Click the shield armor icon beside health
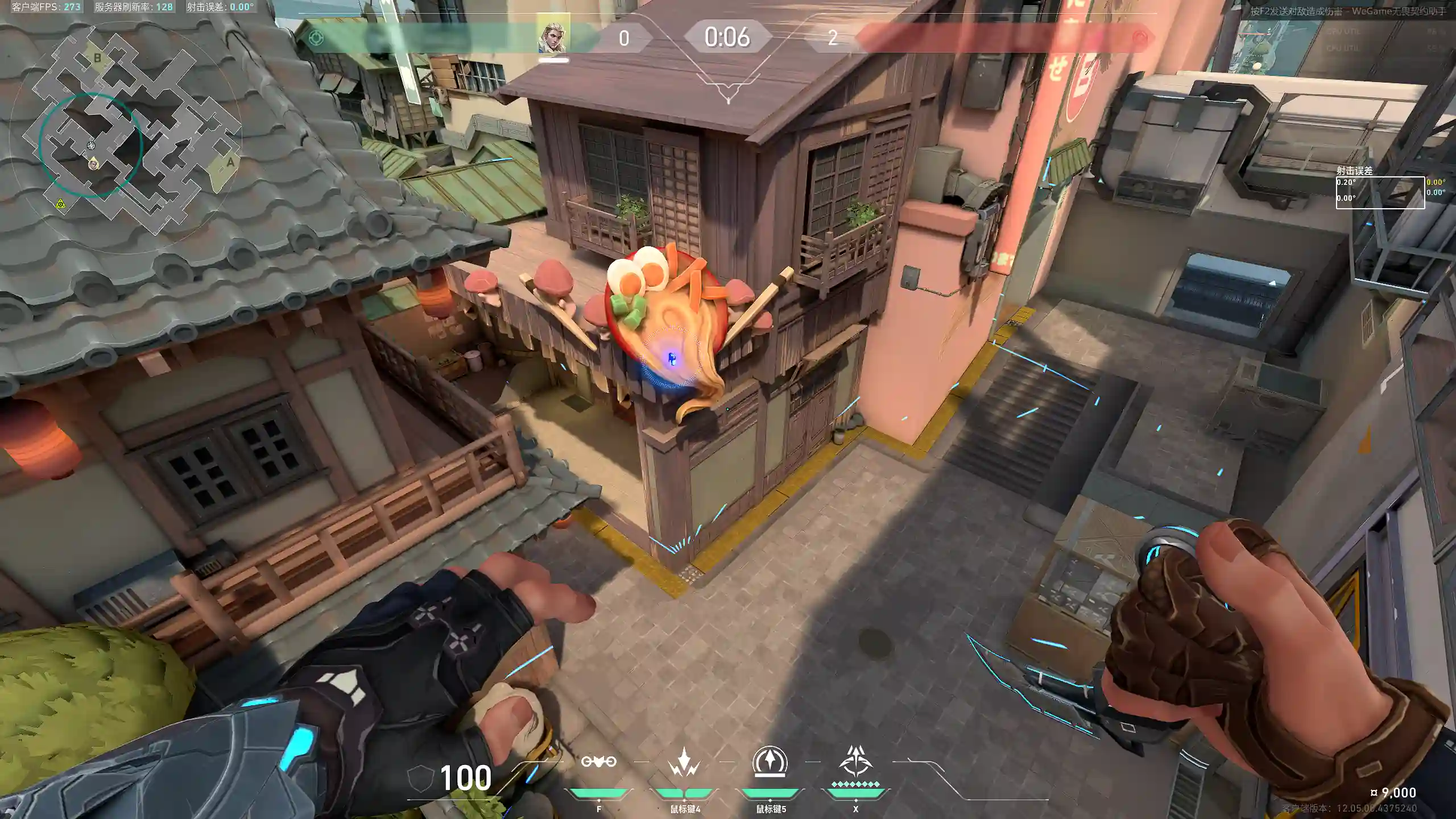Screen dimensions: 1456x819 tap(421, 777)
